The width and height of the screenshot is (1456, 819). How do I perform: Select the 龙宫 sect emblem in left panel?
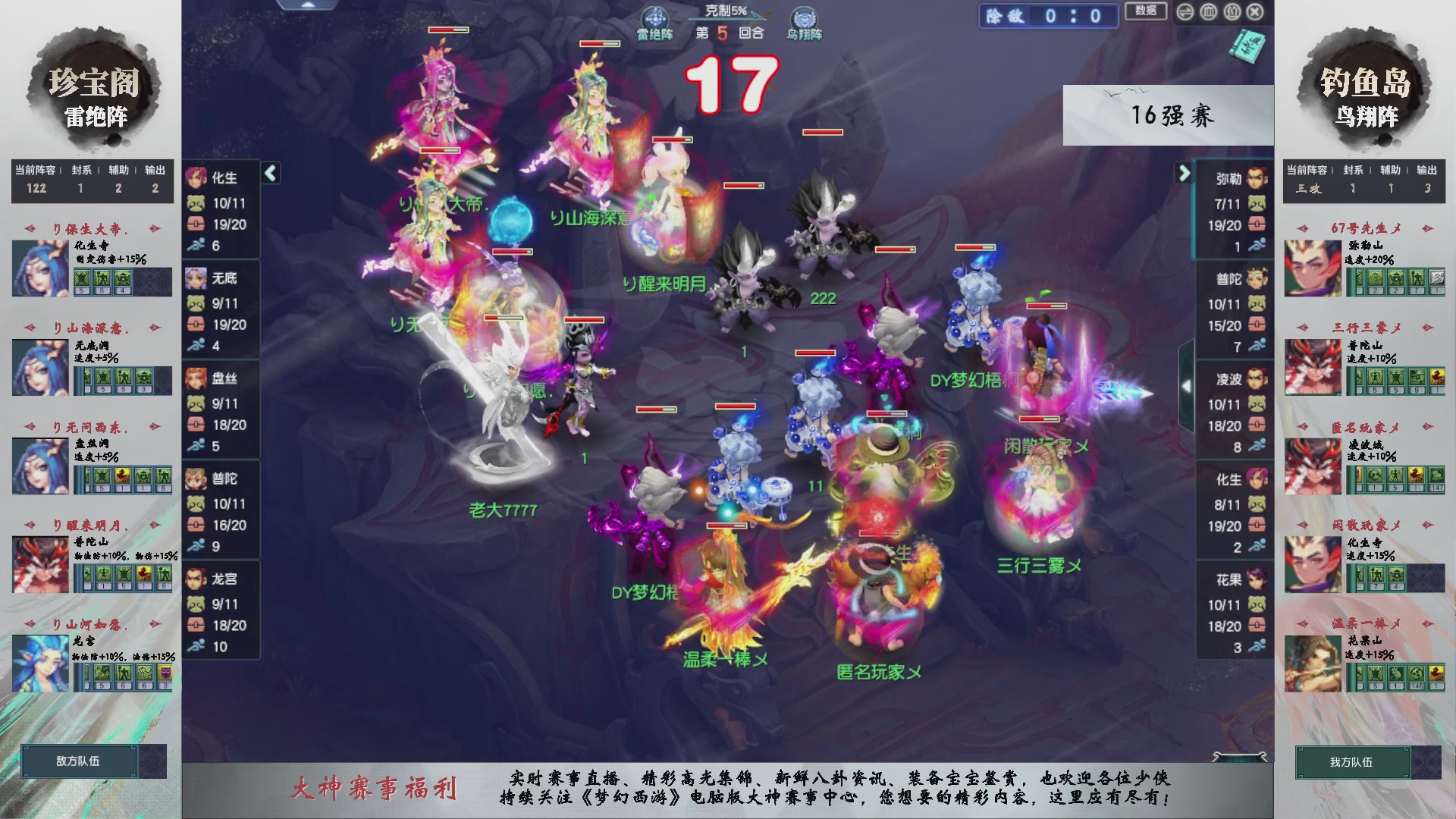click(197, 579)
